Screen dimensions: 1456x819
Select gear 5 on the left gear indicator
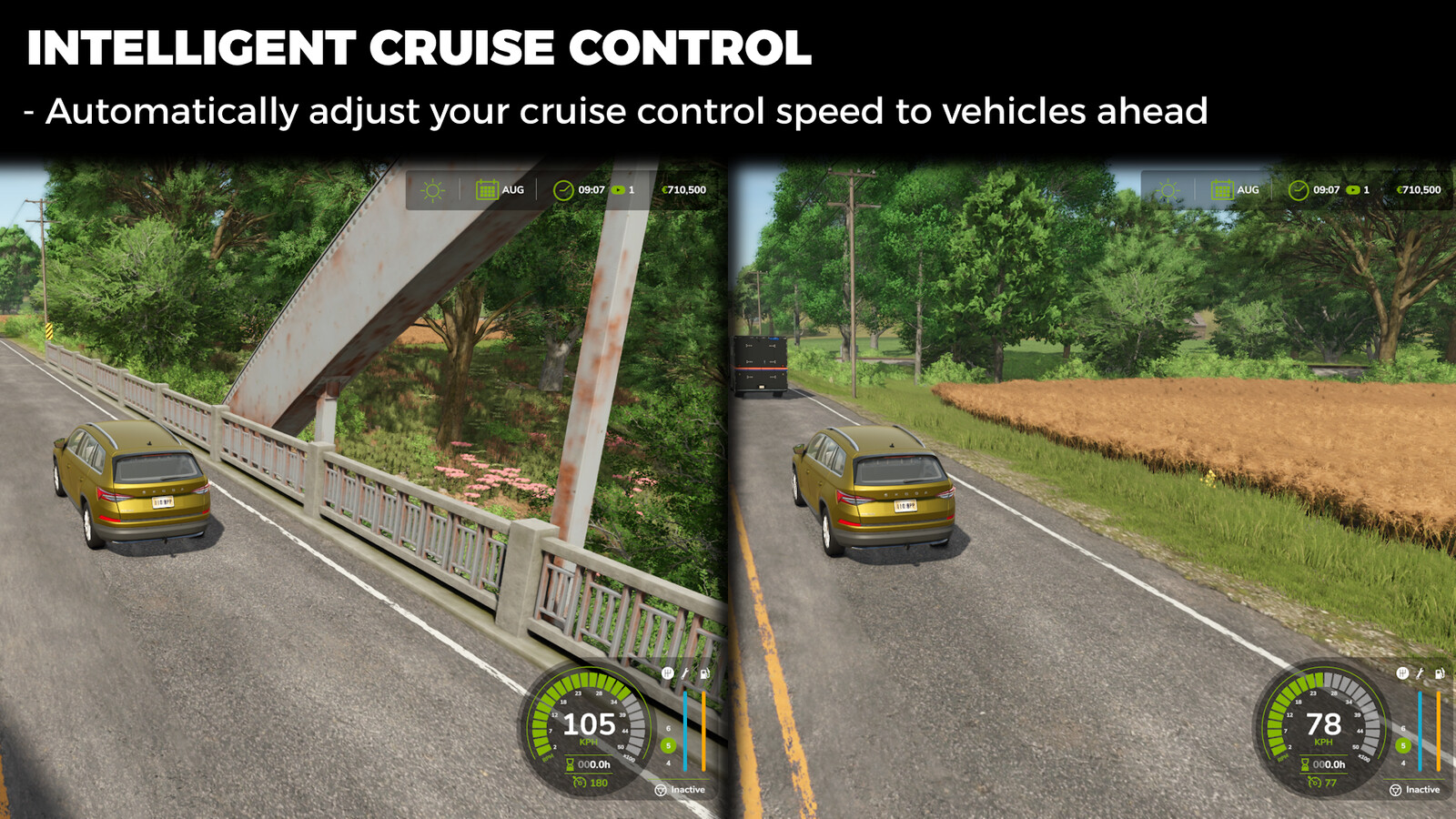(668, 745)
